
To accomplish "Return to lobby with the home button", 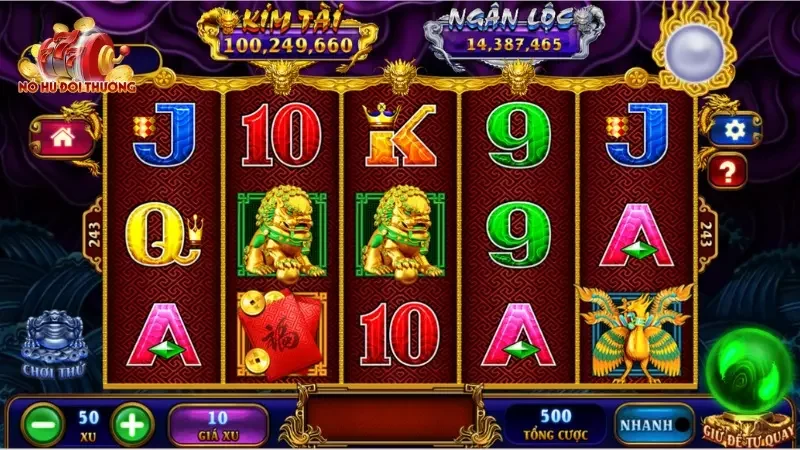I will pos(62,137).
